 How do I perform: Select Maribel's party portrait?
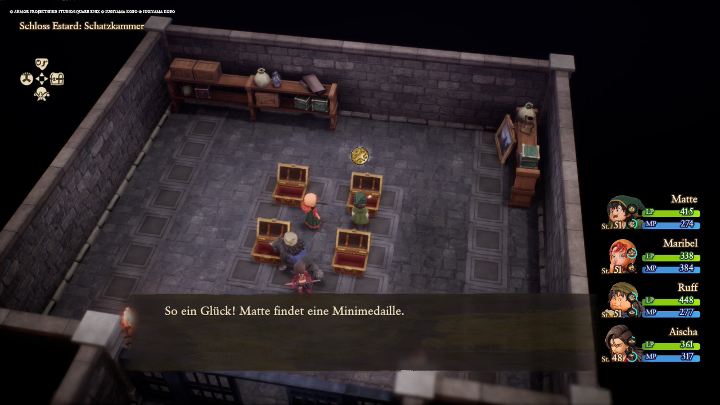click(622, 256)
